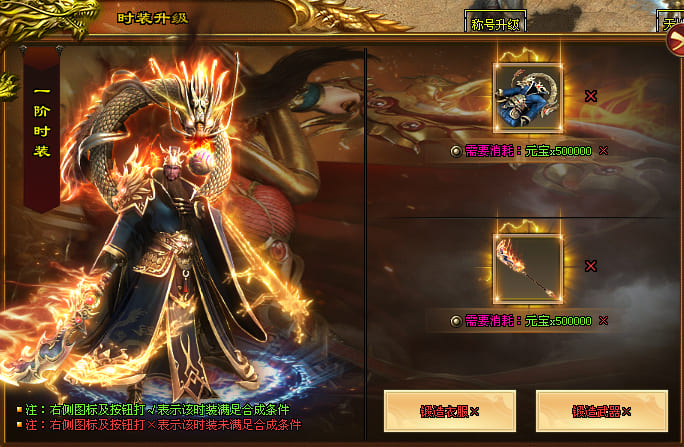The image size is (684, 447).
Task: Open the 称号升级 title upgrade label
Action: [x=495, y=22]
